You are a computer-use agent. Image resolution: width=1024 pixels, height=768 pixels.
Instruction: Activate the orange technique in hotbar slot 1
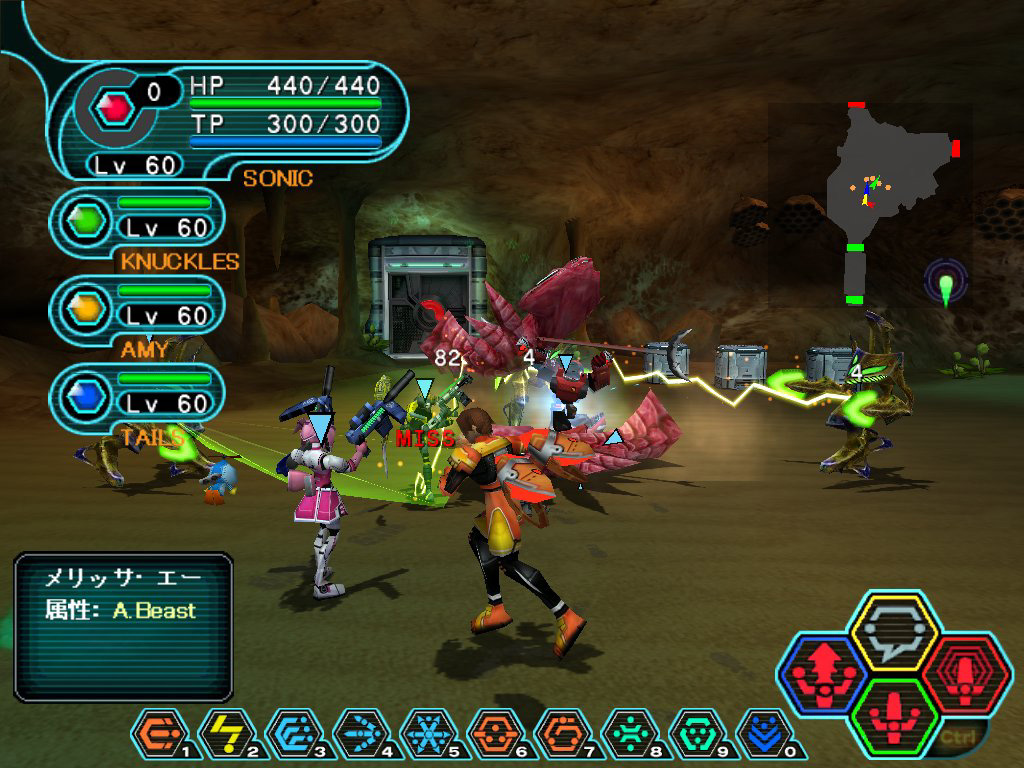(157, 735)
